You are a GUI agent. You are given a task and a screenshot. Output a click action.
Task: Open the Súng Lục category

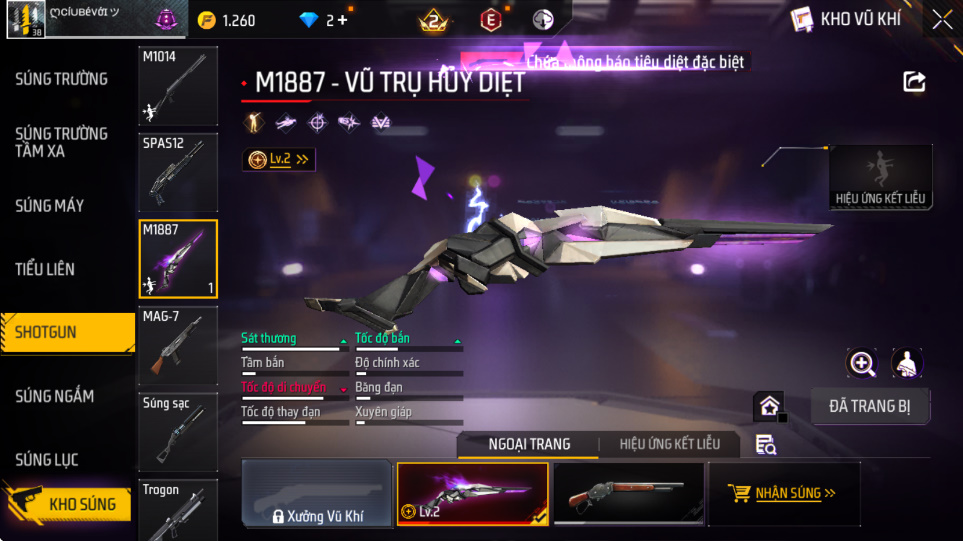click(47, 460)
